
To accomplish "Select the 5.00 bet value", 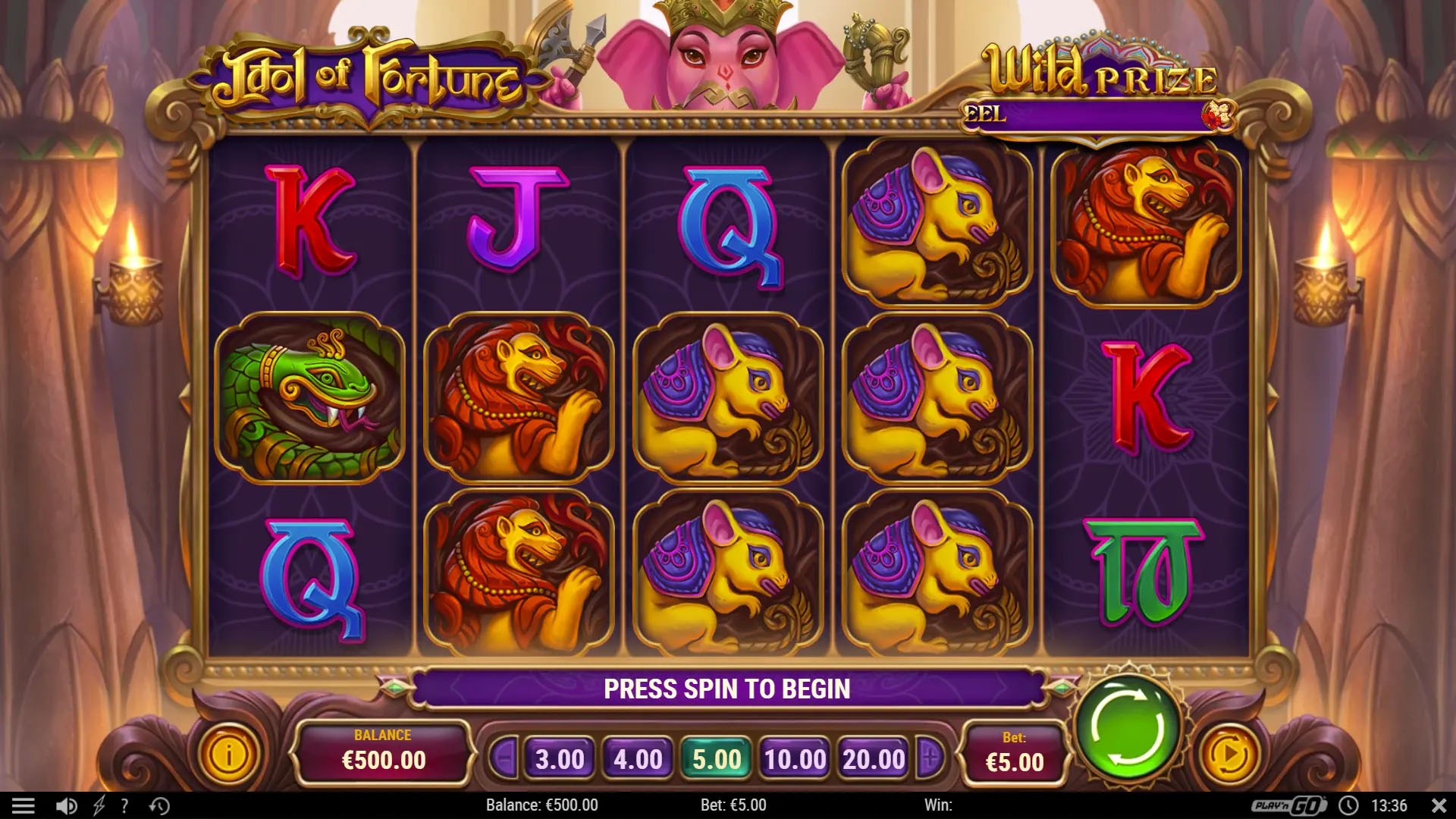I will [717, 759].
